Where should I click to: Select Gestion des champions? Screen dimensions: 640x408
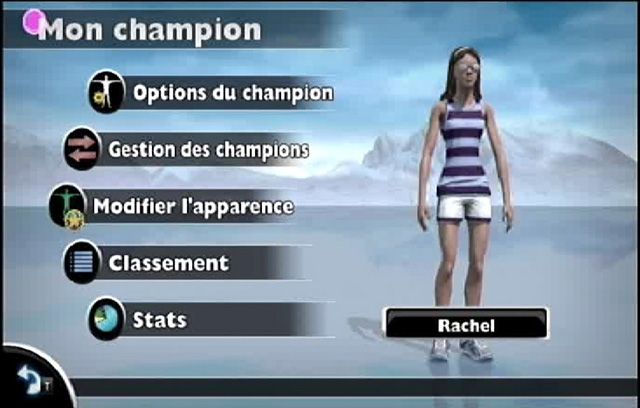pos(208,150)
